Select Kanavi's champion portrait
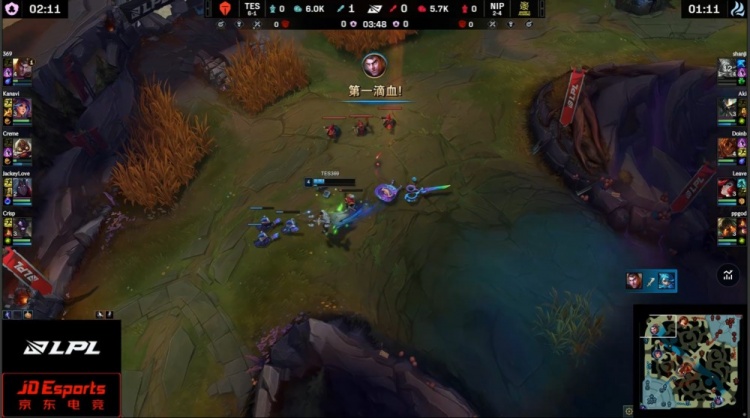750x418 pixels. [22, 108]
